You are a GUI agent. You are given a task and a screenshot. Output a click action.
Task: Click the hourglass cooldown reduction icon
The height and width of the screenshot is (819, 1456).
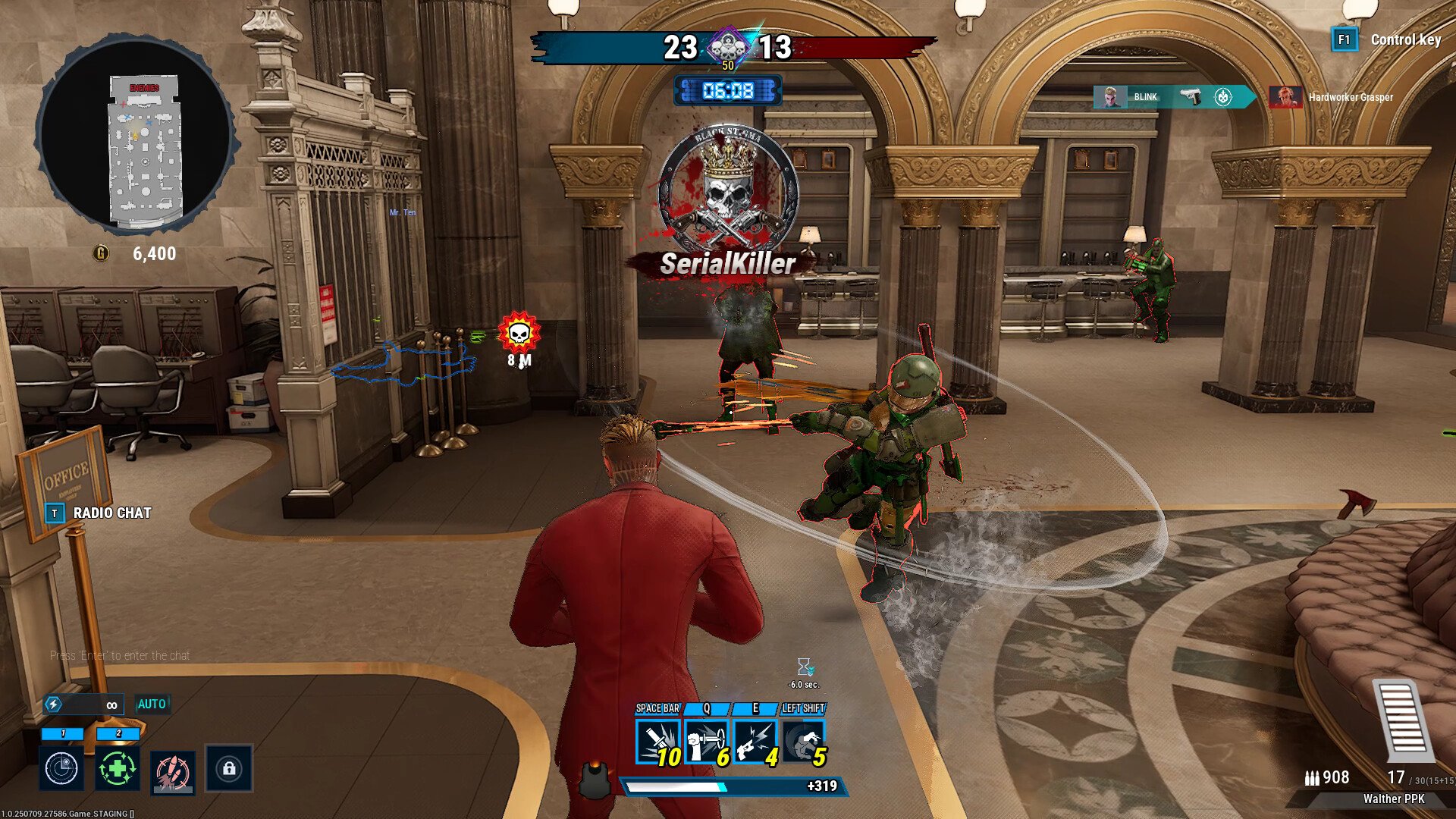(804, 667)
